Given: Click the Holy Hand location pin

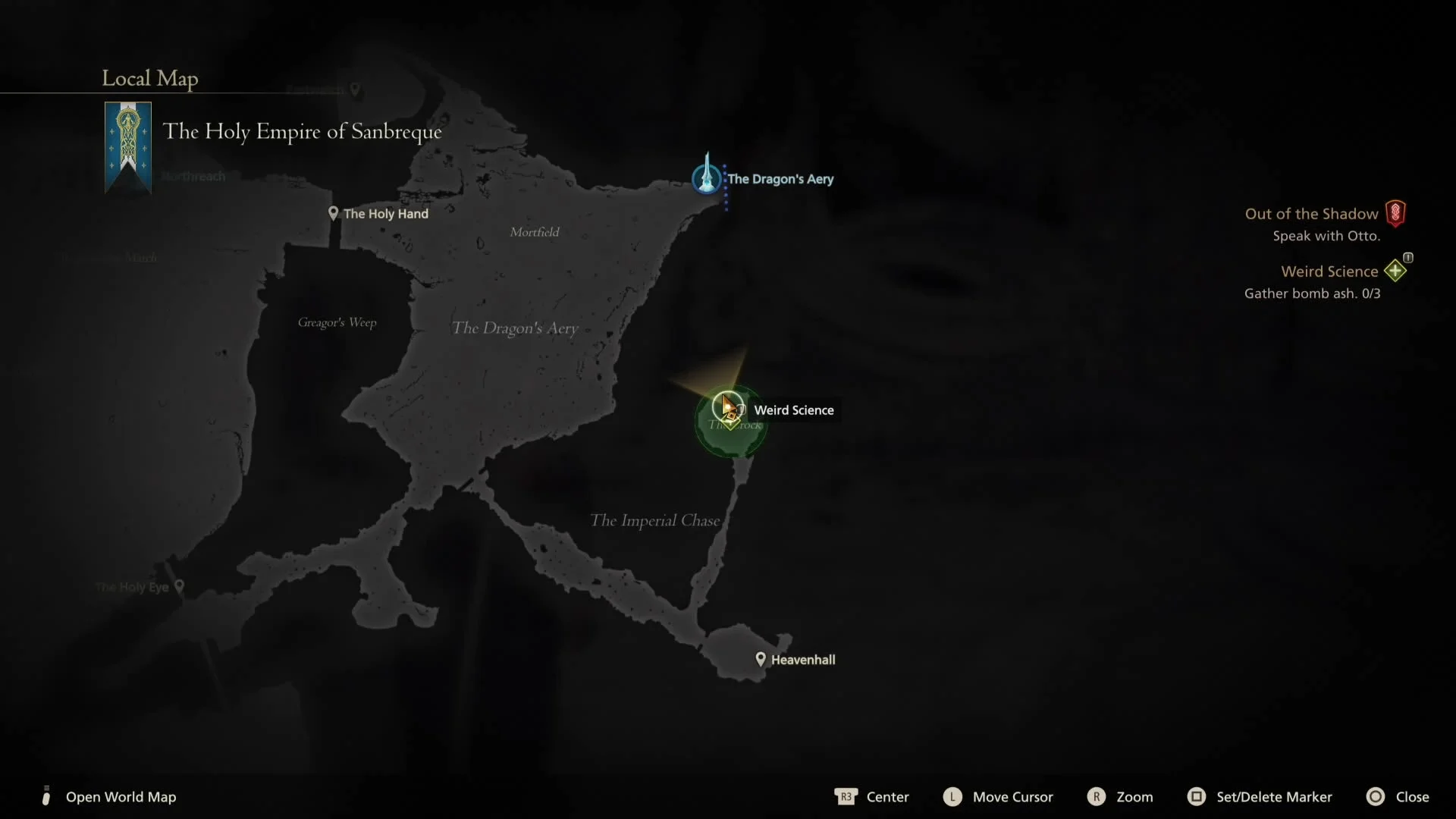Looking at the screenshot, I should coord(334,213).
